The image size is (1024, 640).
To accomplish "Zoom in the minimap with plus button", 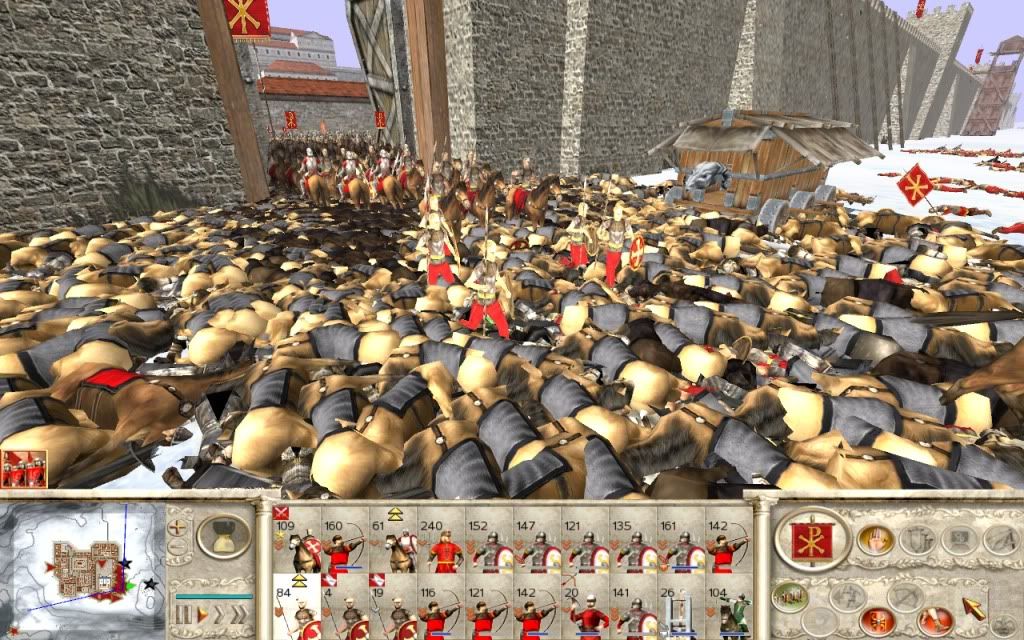I will click(x=178, y=525).
